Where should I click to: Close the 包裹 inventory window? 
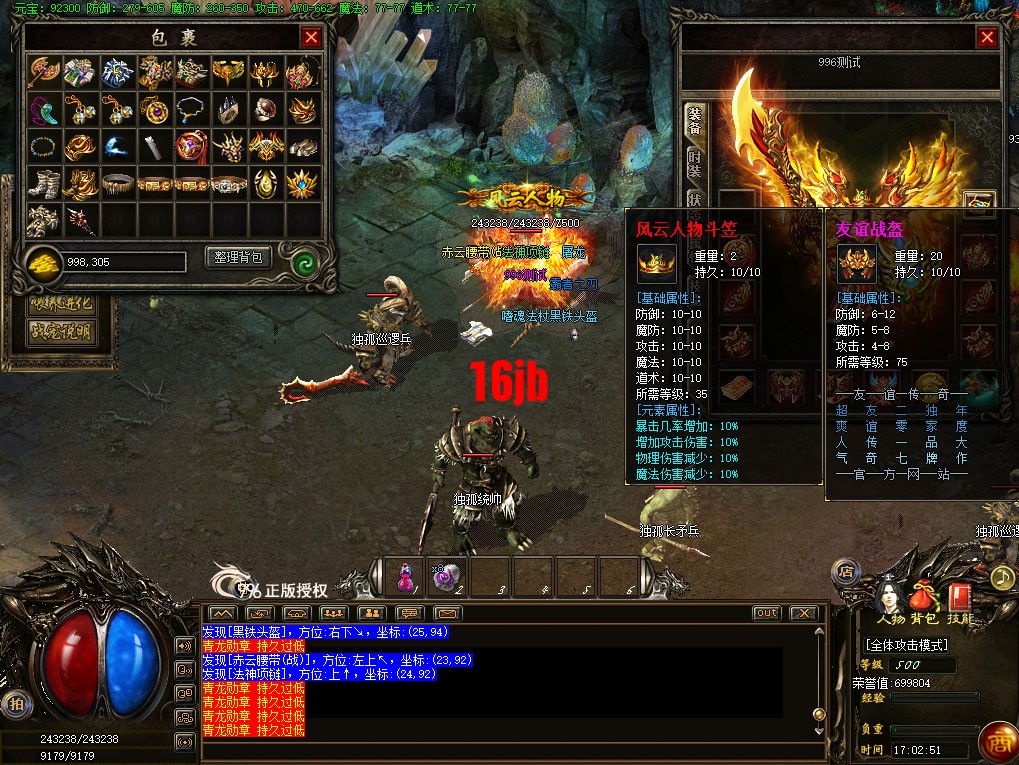tap(312, 38)
